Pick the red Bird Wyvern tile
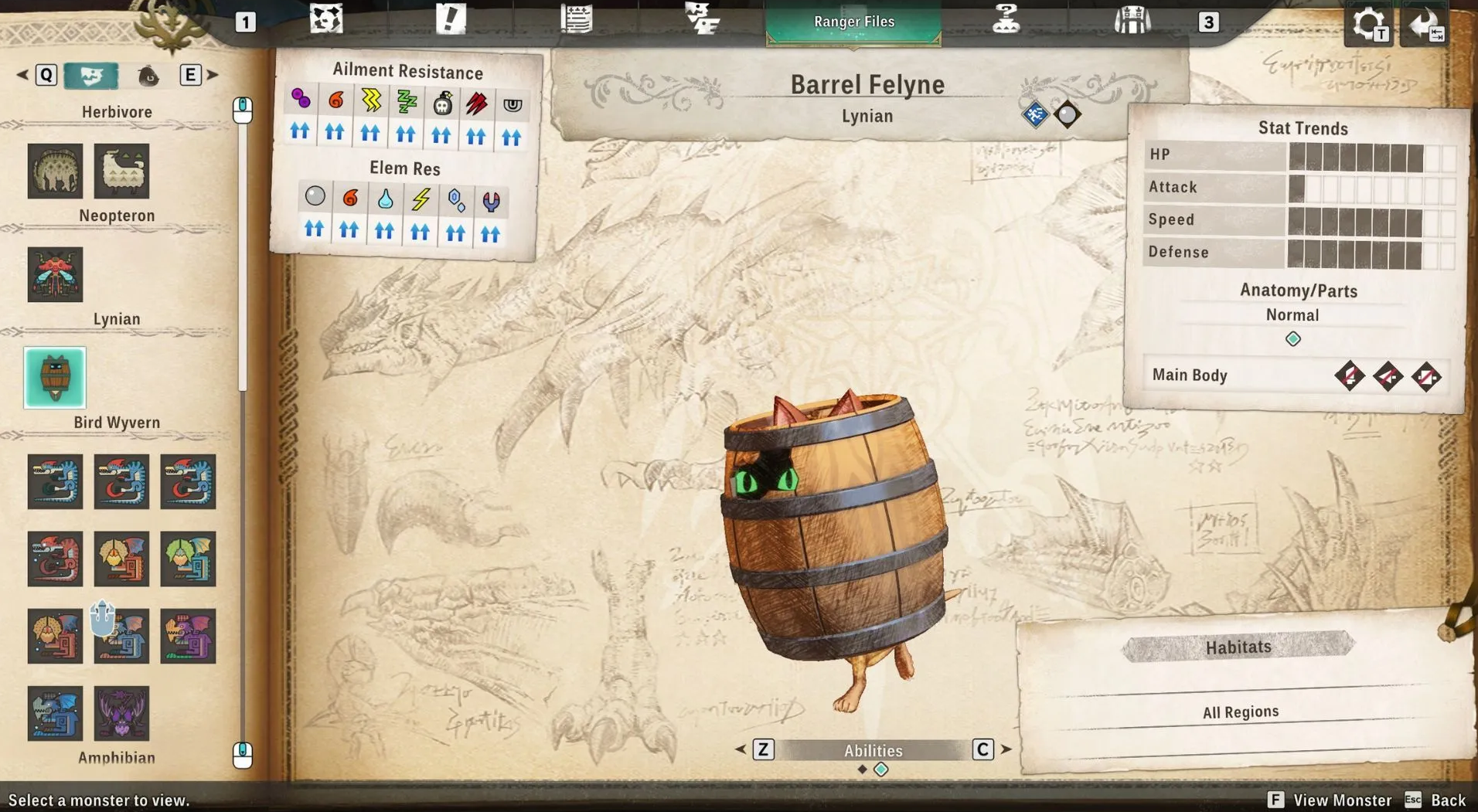Screen dimensions: 1478x812 click(55, 559)
